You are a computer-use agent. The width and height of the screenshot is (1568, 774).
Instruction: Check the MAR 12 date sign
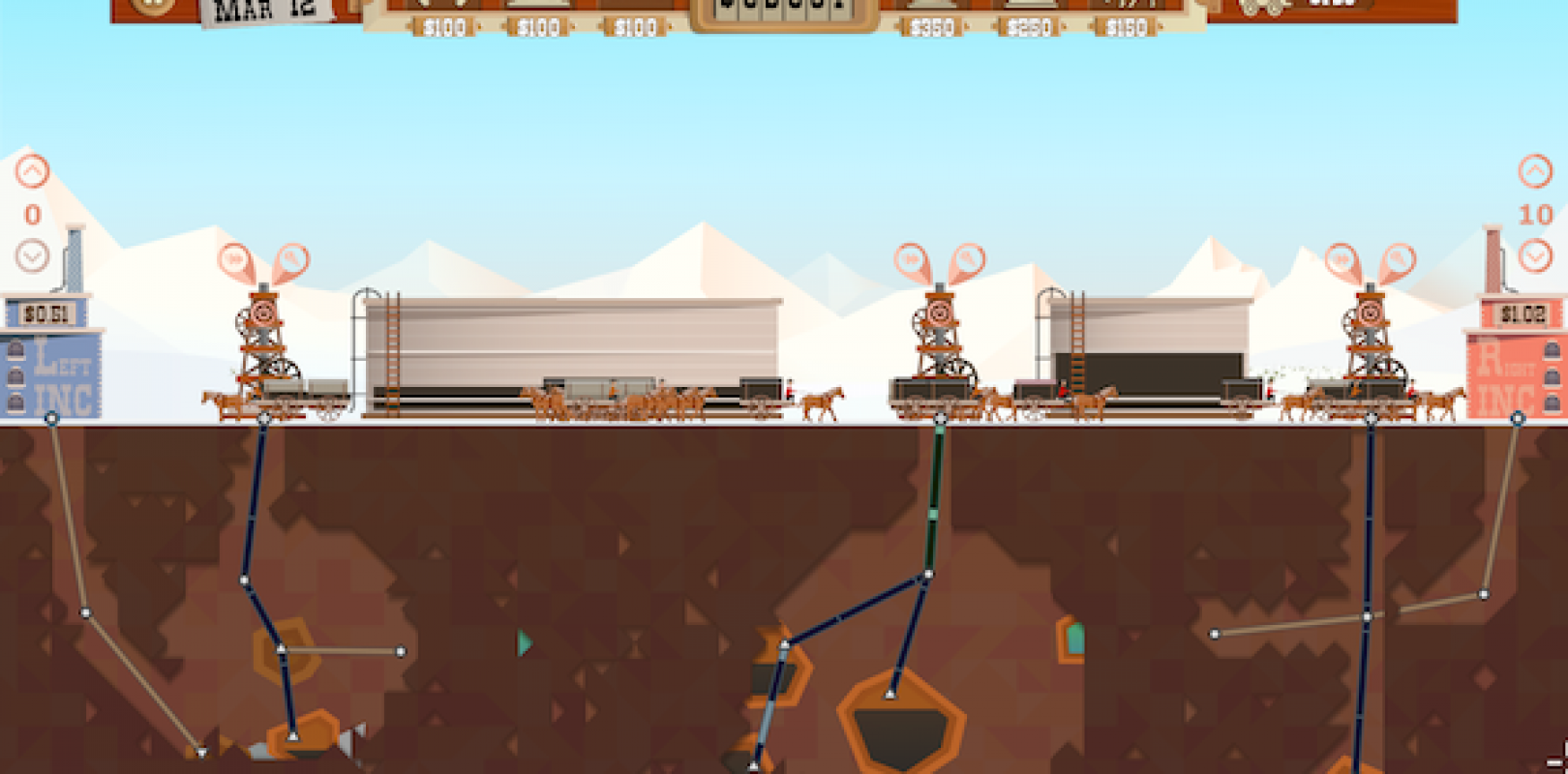(265, 10)
